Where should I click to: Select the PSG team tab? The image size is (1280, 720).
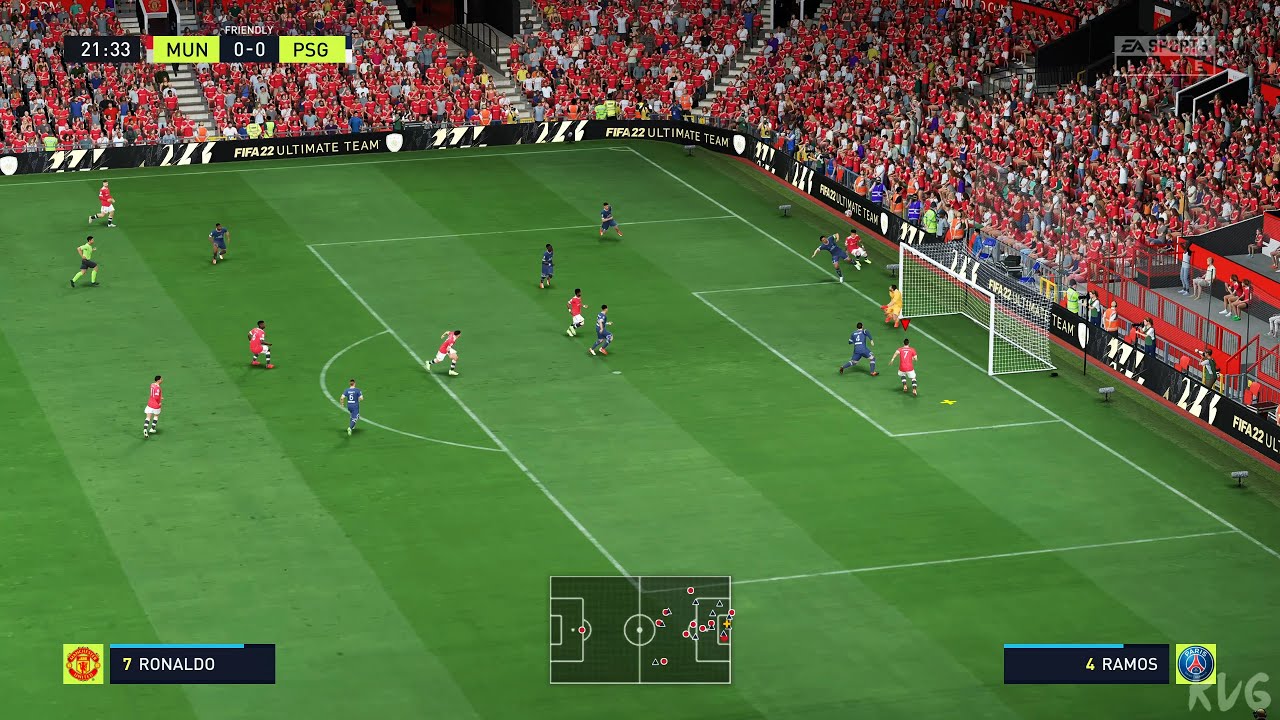[312, 48]
